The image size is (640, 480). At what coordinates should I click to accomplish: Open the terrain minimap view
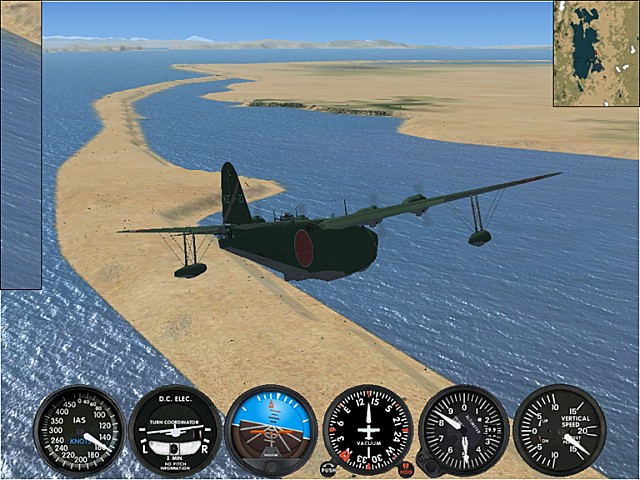click(596, 52)
